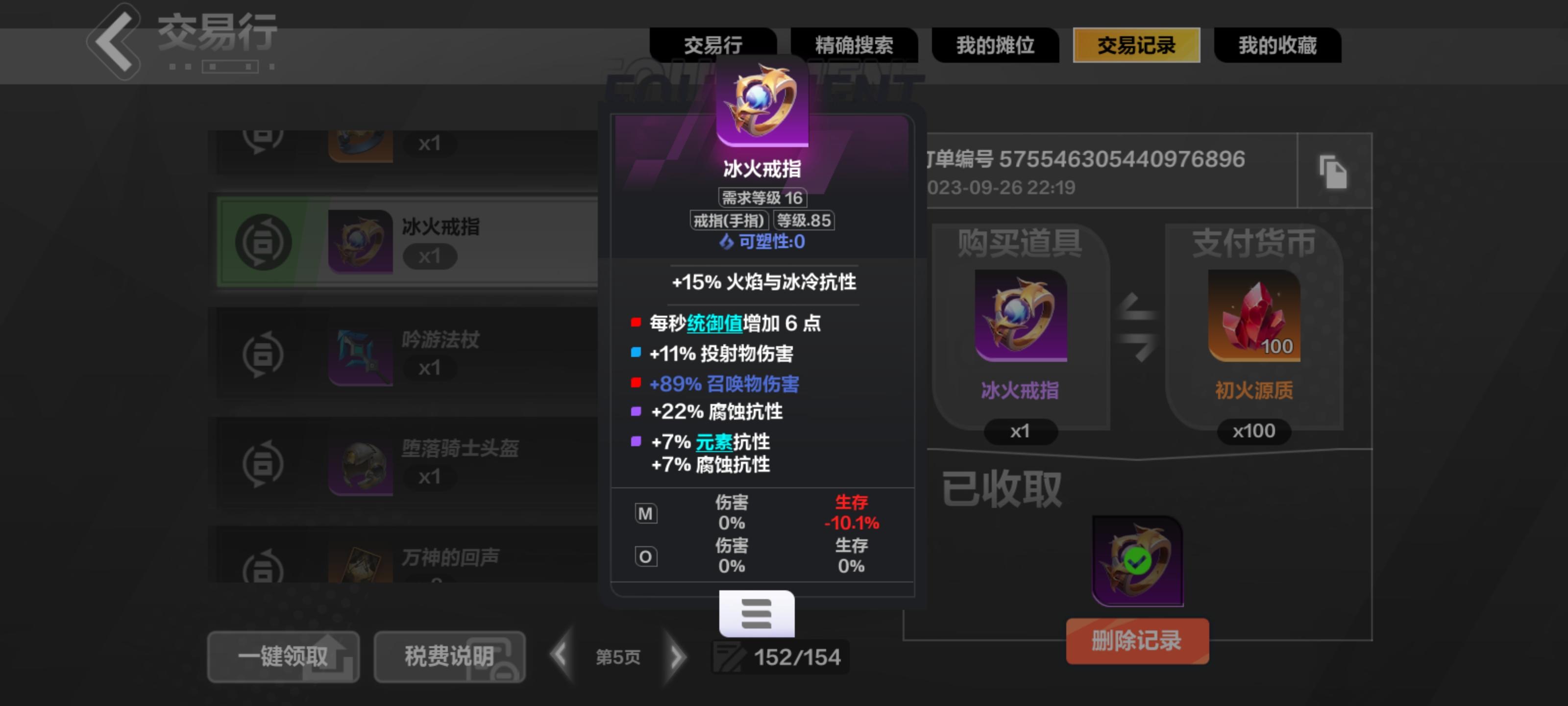This screenshot has width=1568, height=706.
Task: Go to previous page with left arrow
Action: point(560,656)
